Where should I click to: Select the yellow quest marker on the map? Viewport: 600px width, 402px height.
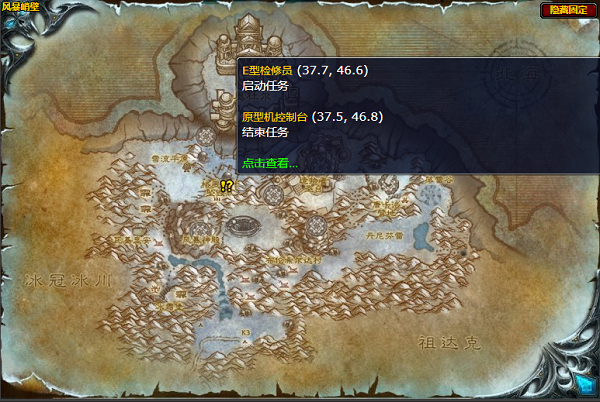pos(227,186)
